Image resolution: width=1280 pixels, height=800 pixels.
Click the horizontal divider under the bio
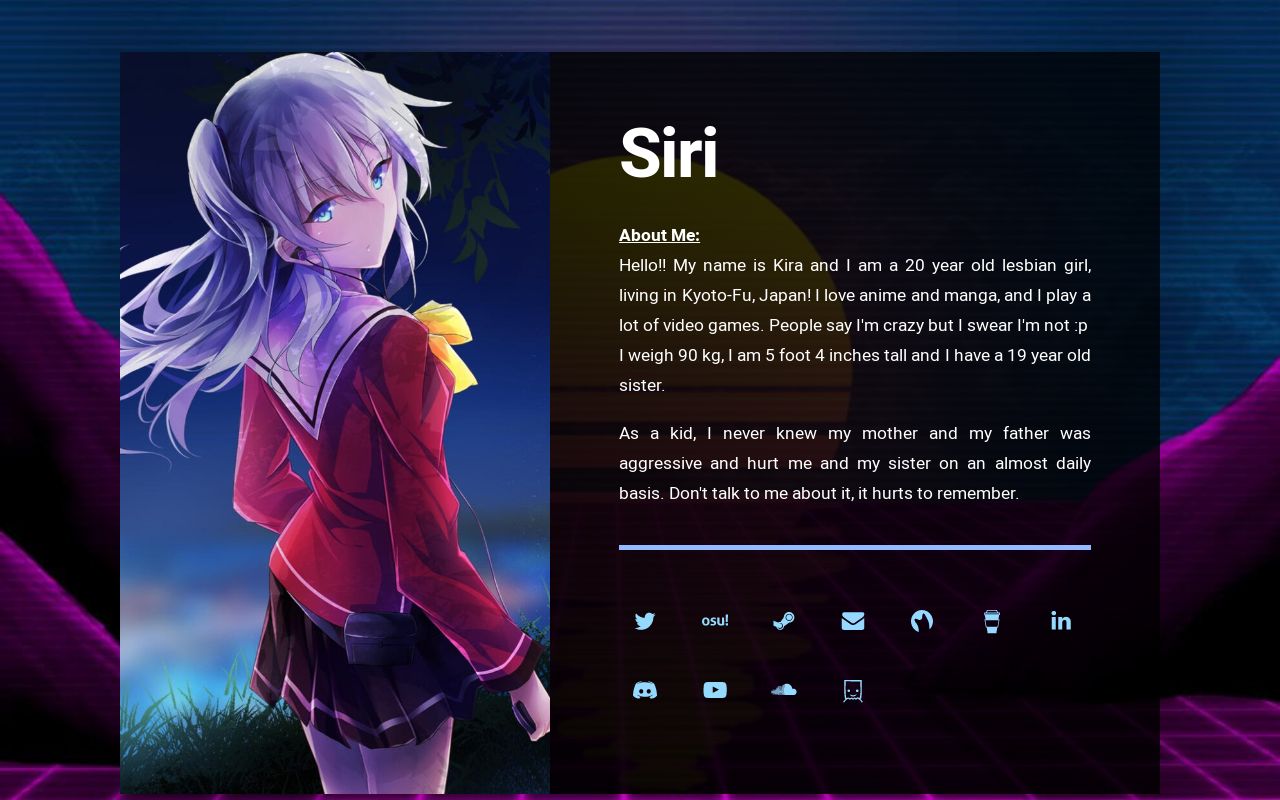tap(855, 547)
